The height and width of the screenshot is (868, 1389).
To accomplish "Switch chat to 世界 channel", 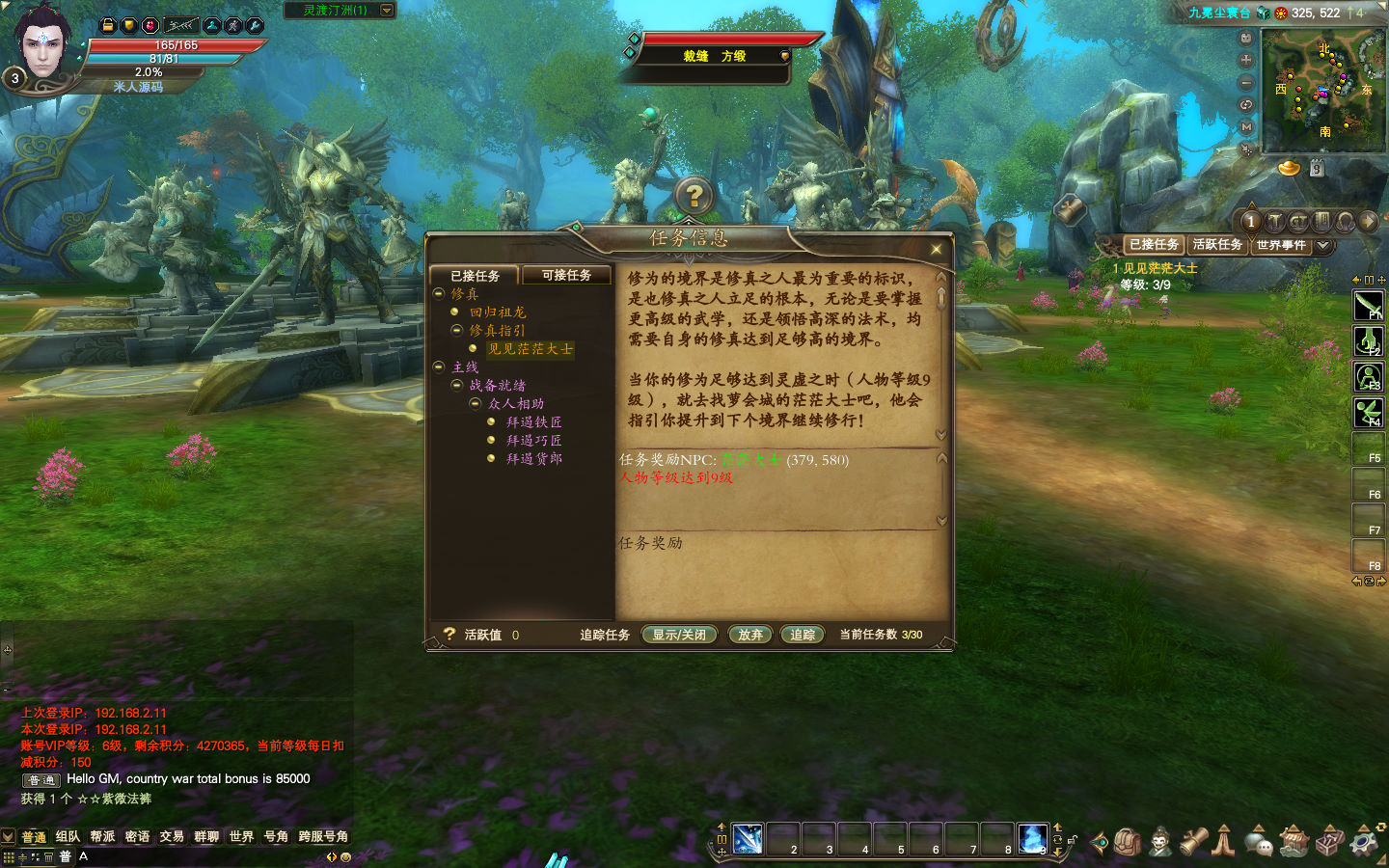I will (241, 836).
